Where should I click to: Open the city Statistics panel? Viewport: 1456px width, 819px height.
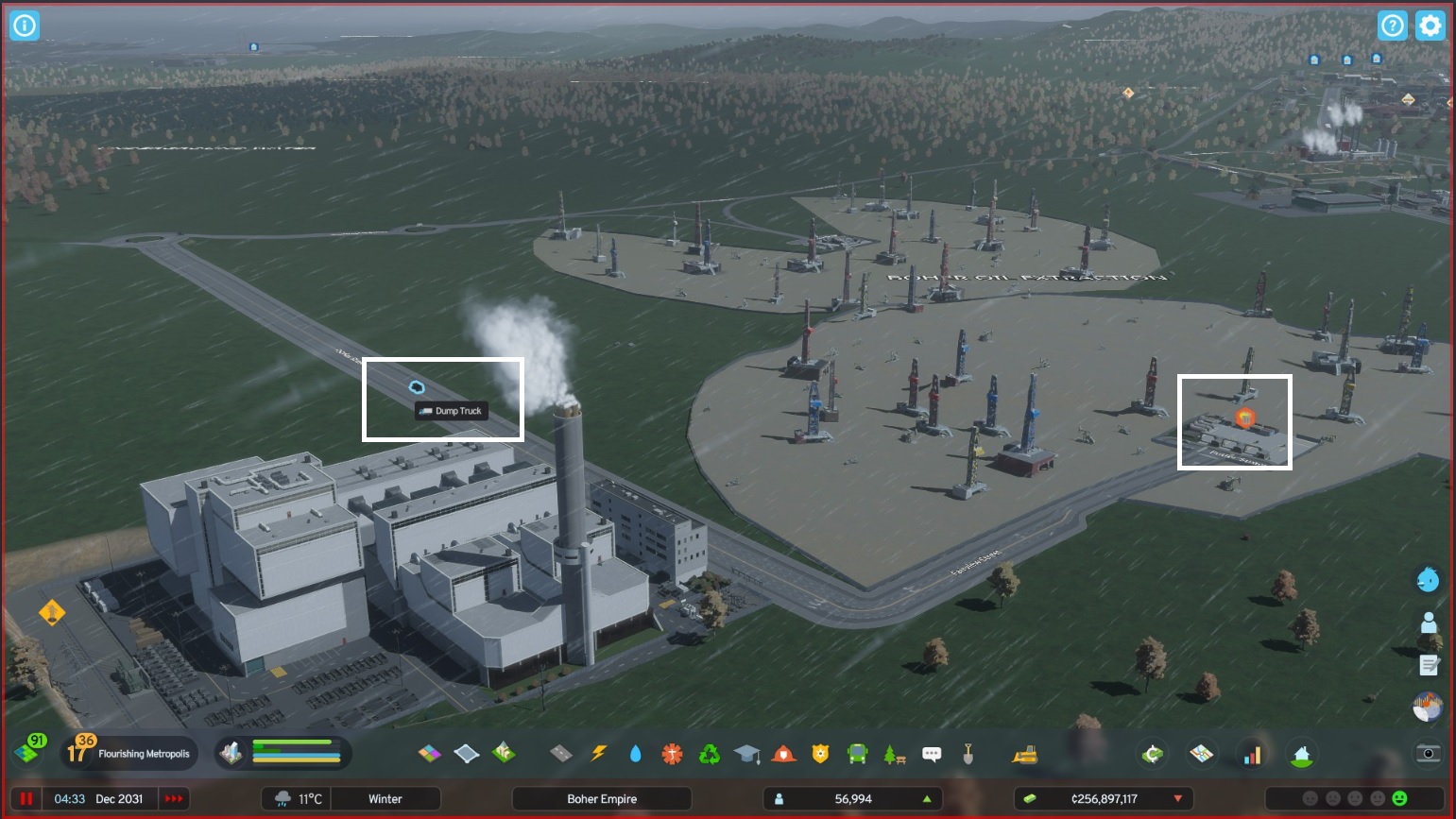click(1253, 754)
